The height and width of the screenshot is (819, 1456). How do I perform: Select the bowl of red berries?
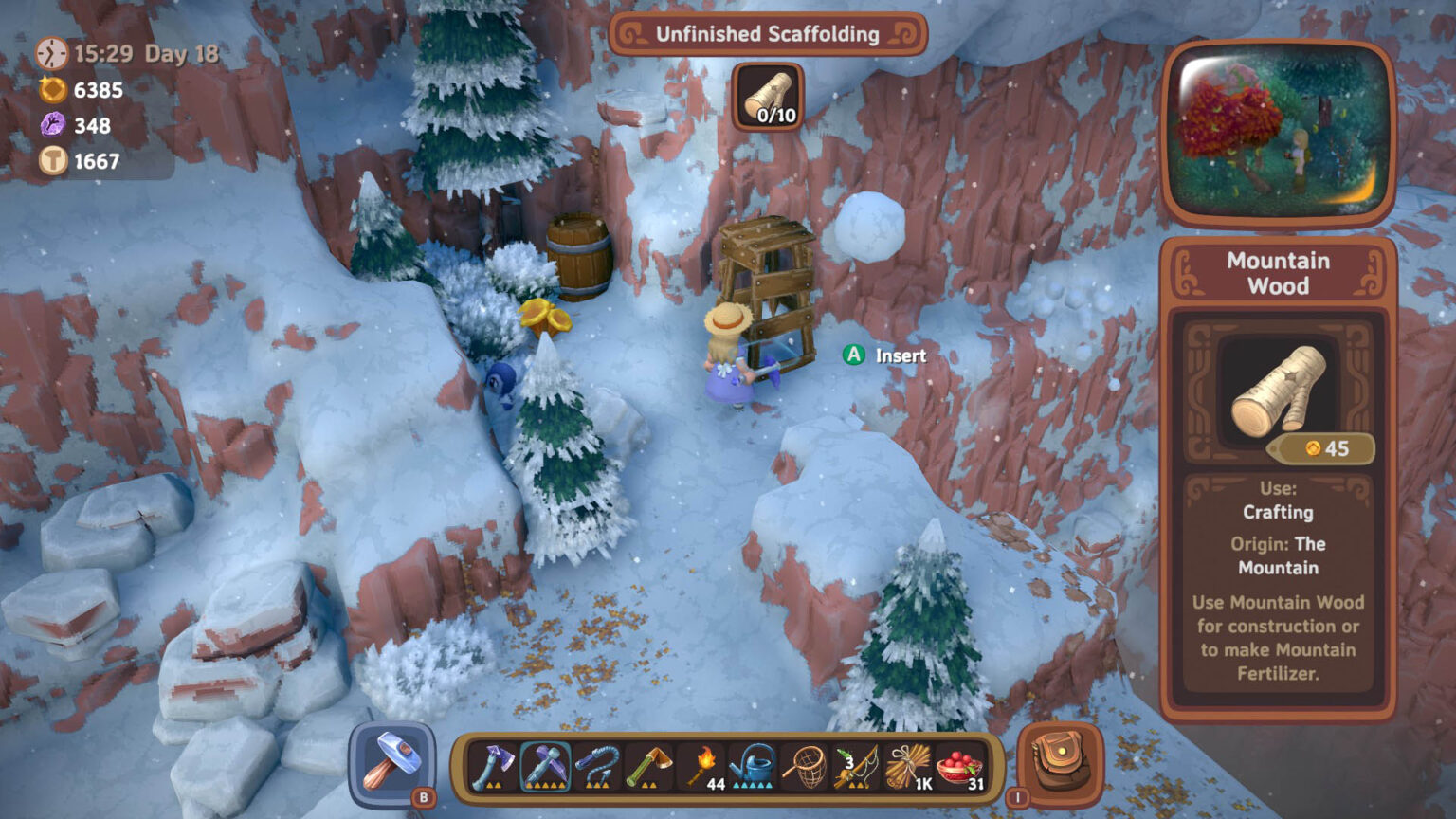coord(959,766)
